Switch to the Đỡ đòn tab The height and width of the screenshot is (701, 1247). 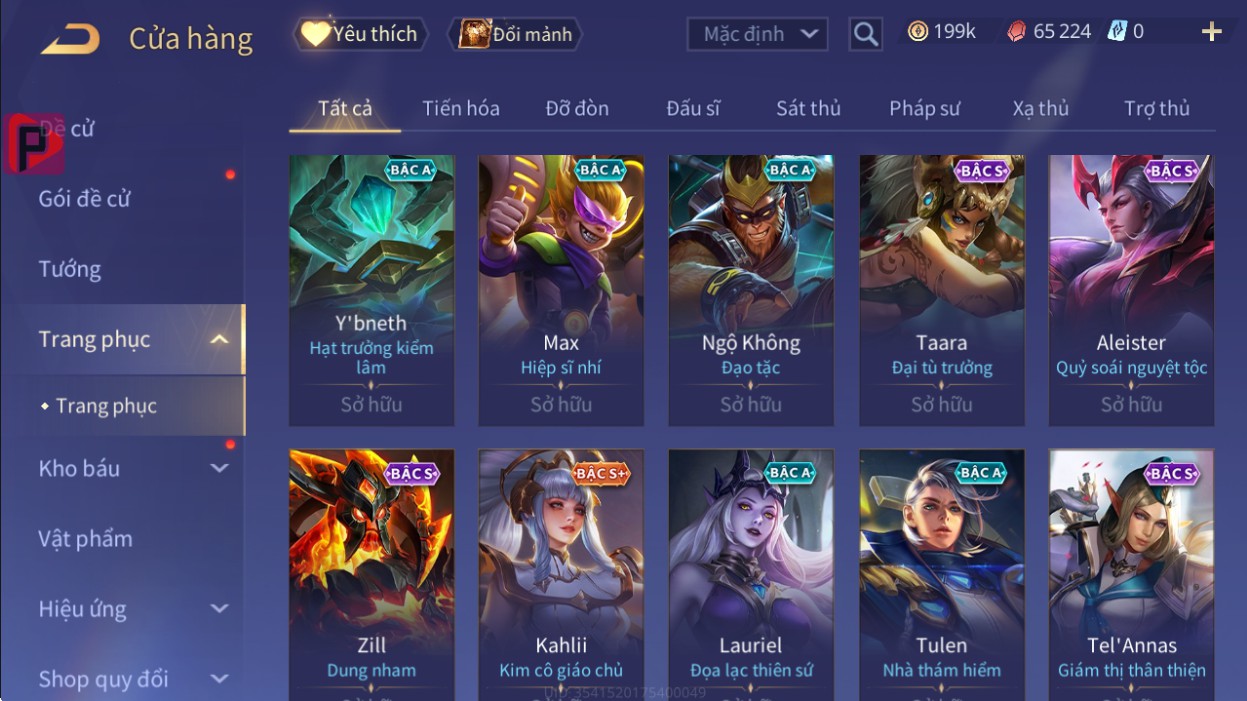pos(577,108)
